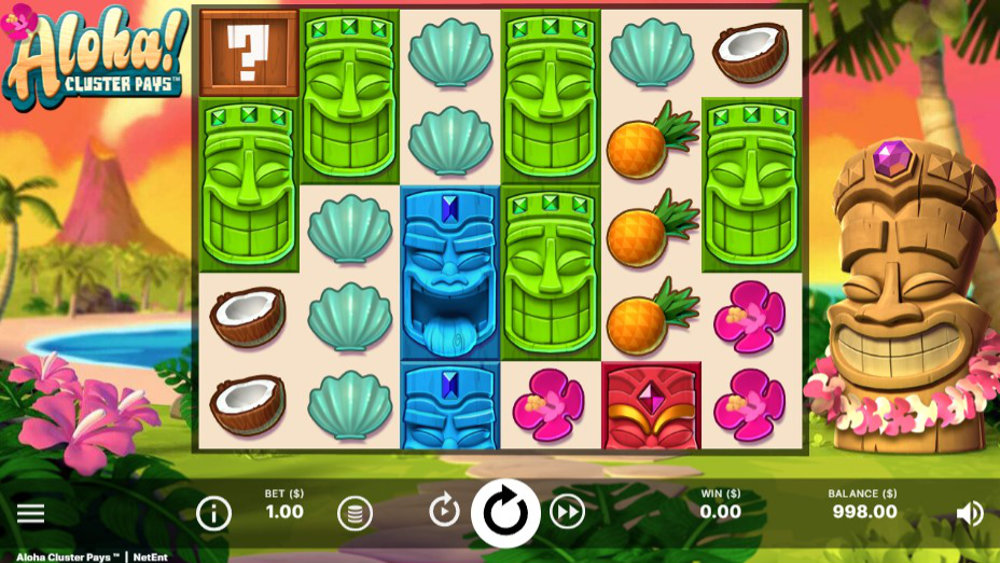
Task: Mute the game sound
Action: (x=969, y=514)
